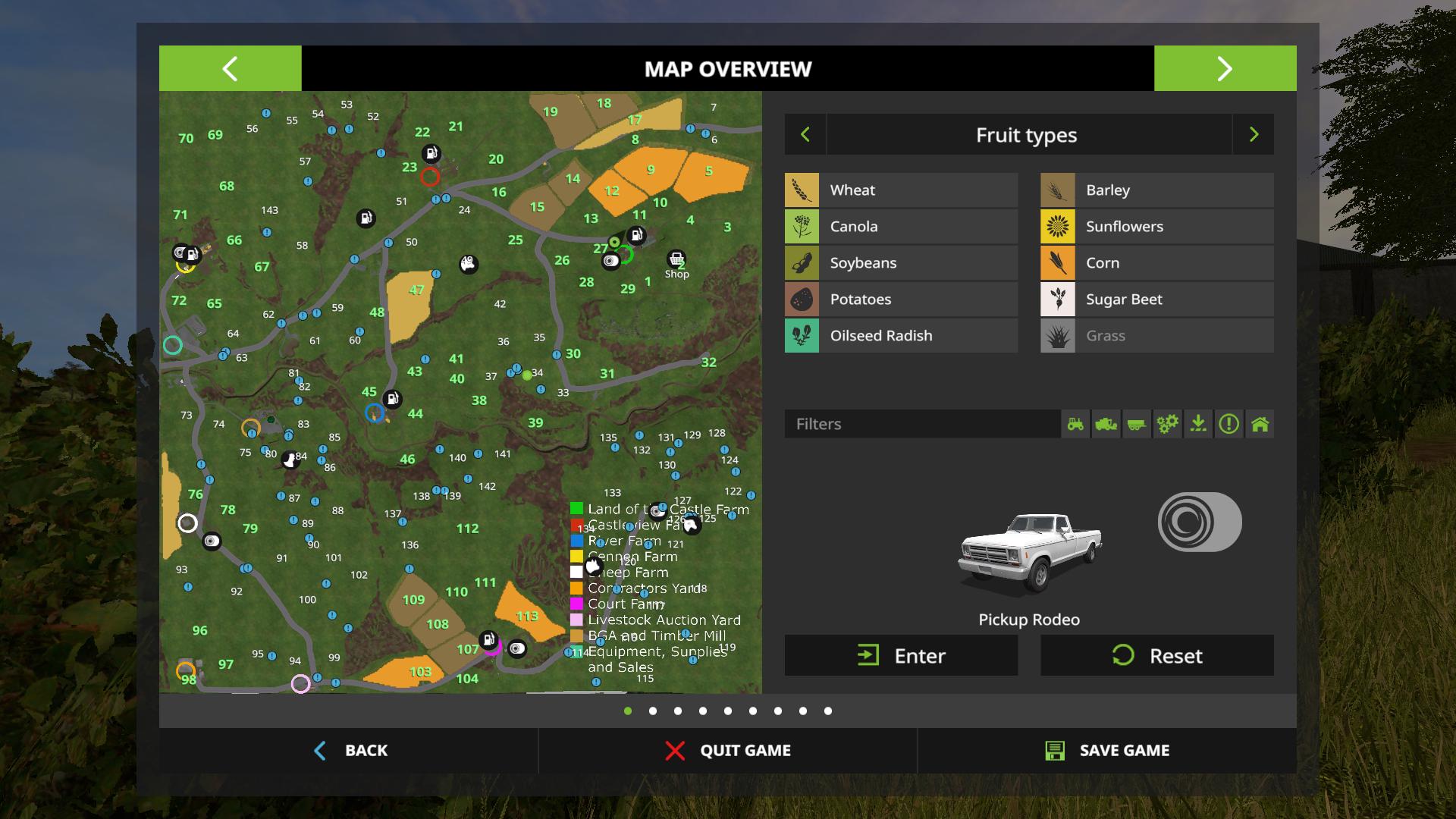Choose the Soybeans fruit type
The width and height of the screenshot is (1456, 819).
pyautogui.click(x=901, y=263)
